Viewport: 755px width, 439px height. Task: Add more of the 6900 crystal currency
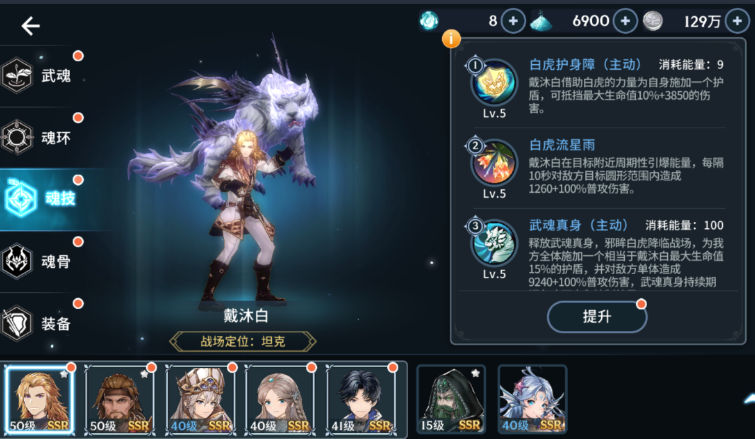(x=625, y=21)
